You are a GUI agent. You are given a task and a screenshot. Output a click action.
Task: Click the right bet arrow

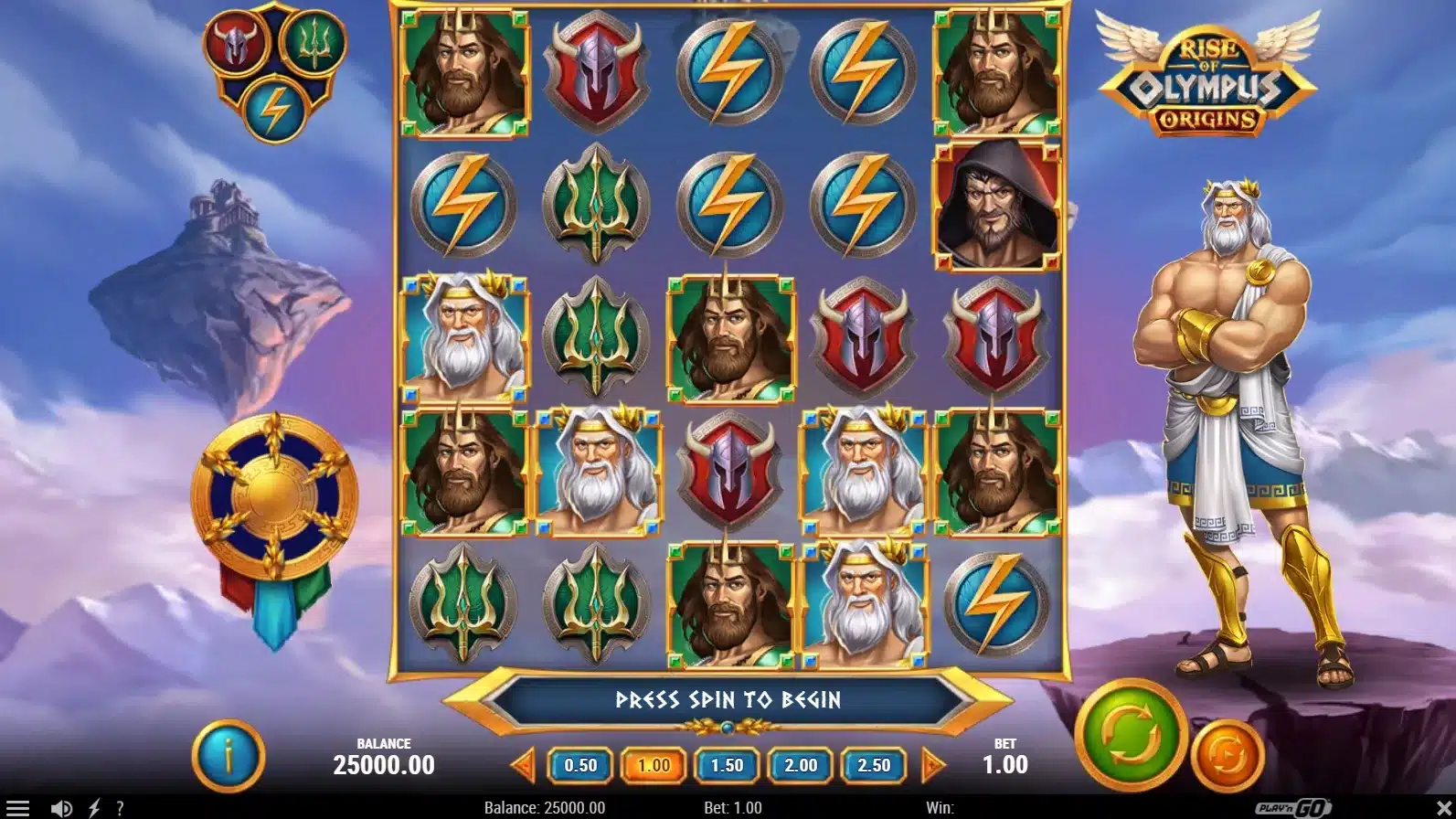pyautogui.click(x=933, y=764)
